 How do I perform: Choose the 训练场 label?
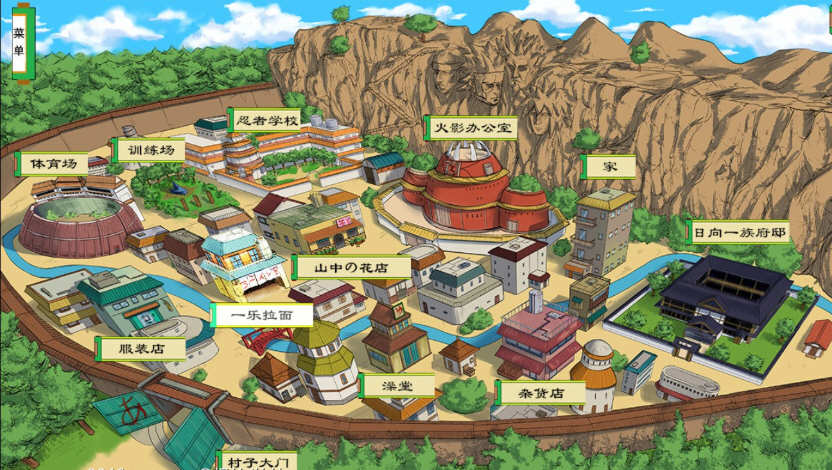(149, 150)
